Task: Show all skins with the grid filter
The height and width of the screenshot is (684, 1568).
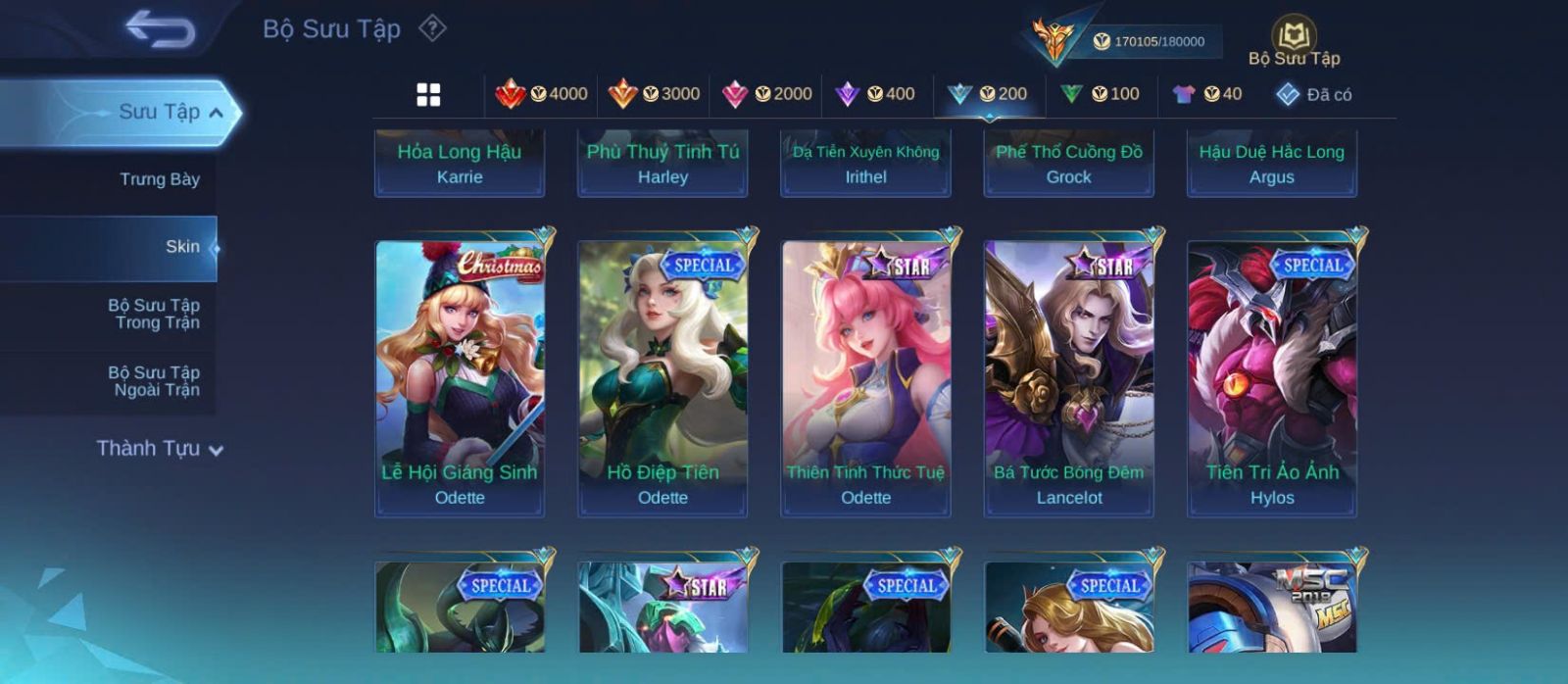Action: point(428,94)
